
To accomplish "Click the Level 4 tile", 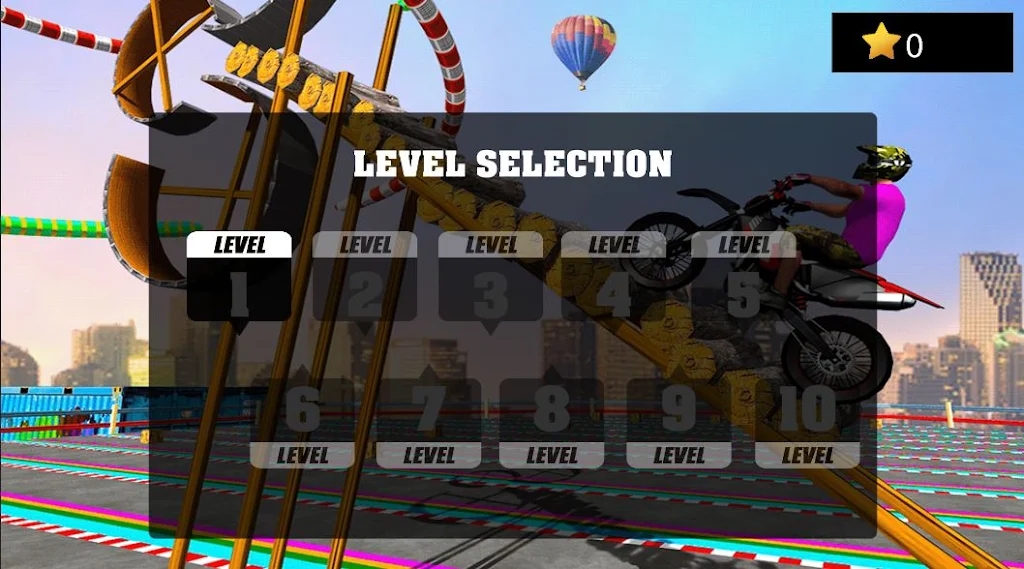I will click(614, 277).
